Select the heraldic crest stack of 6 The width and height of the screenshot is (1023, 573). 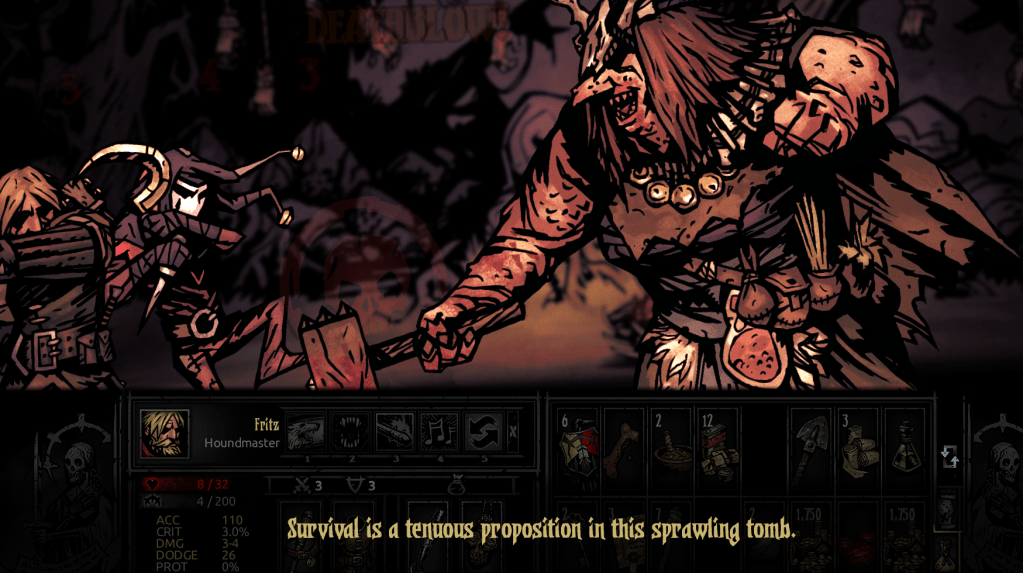click(577, 444)
